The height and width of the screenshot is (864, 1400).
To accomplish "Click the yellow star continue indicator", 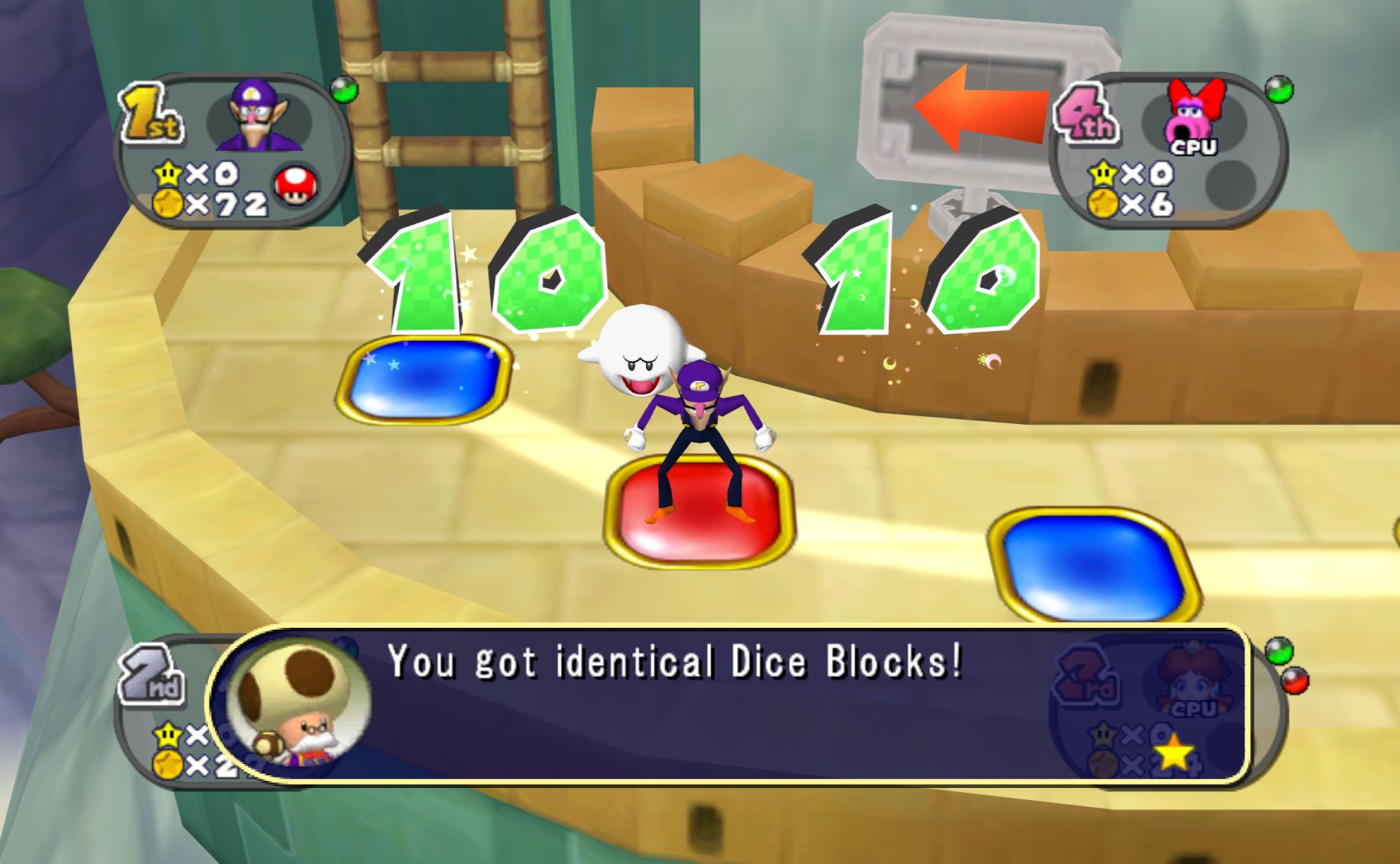I will pyautogui.click(x=1172, y=752).
